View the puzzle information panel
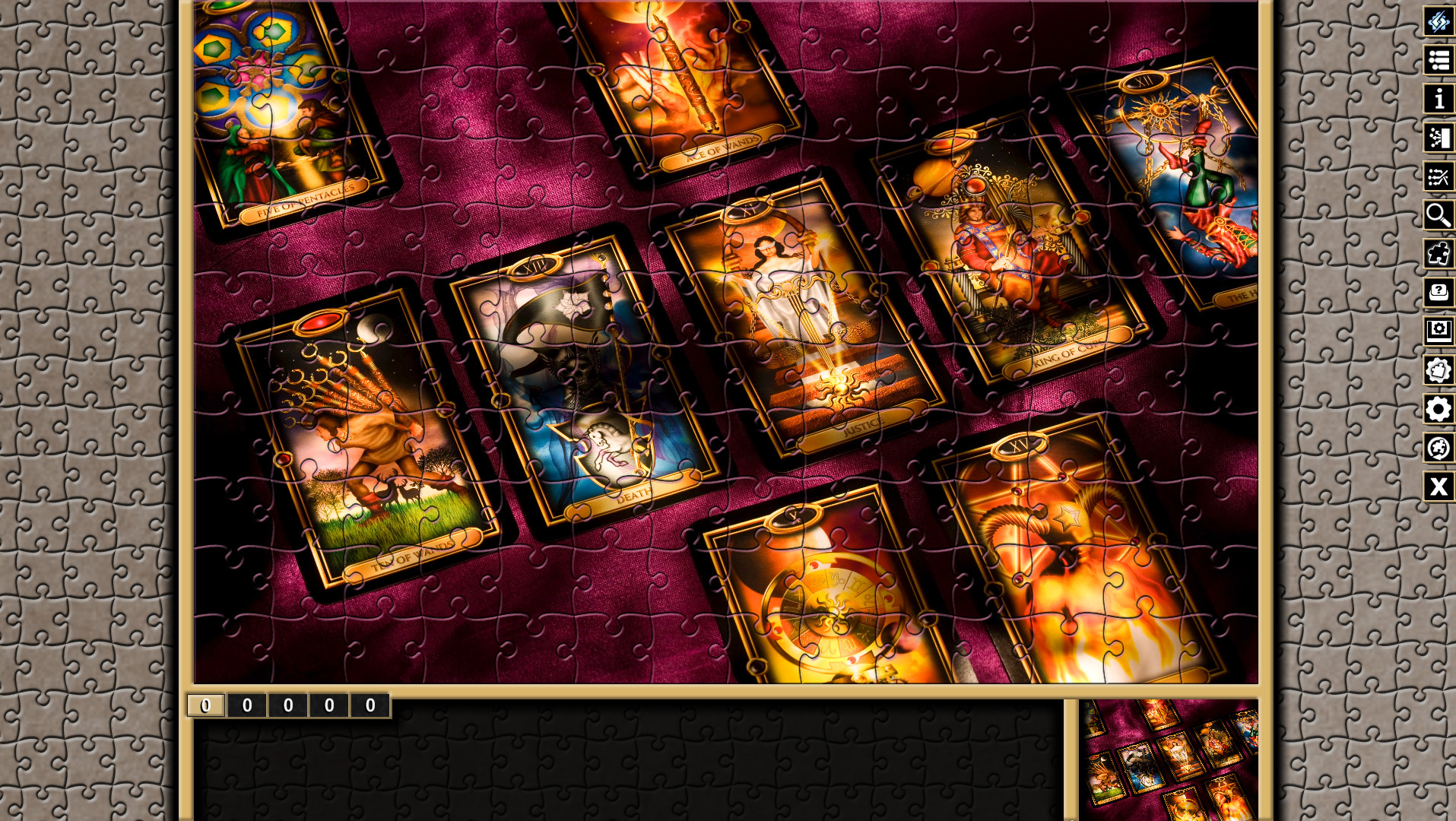This screenshot has width=1456, height=821. click(1438, 100)
